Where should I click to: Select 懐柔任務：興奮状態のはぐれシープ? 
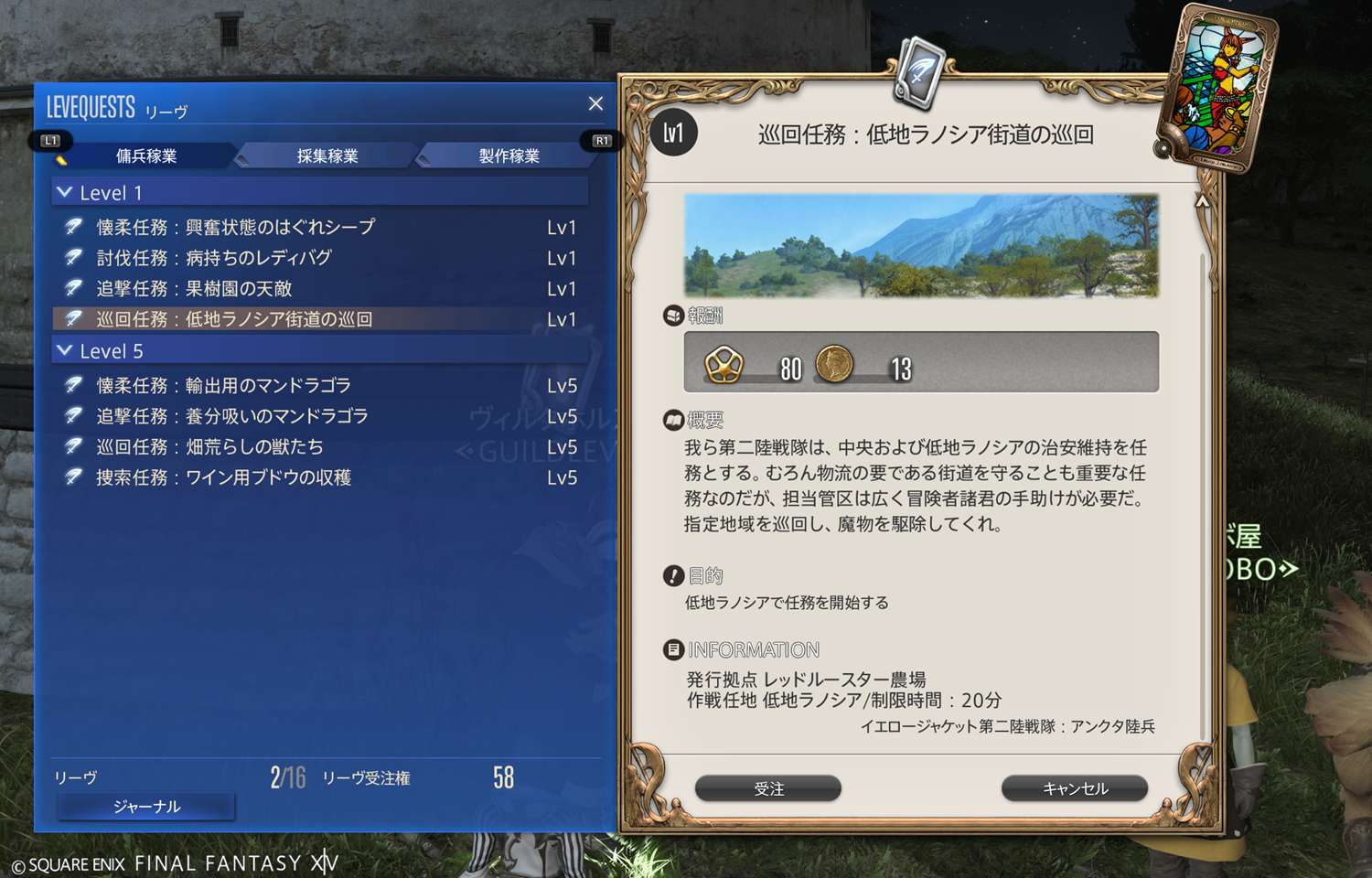236,228
